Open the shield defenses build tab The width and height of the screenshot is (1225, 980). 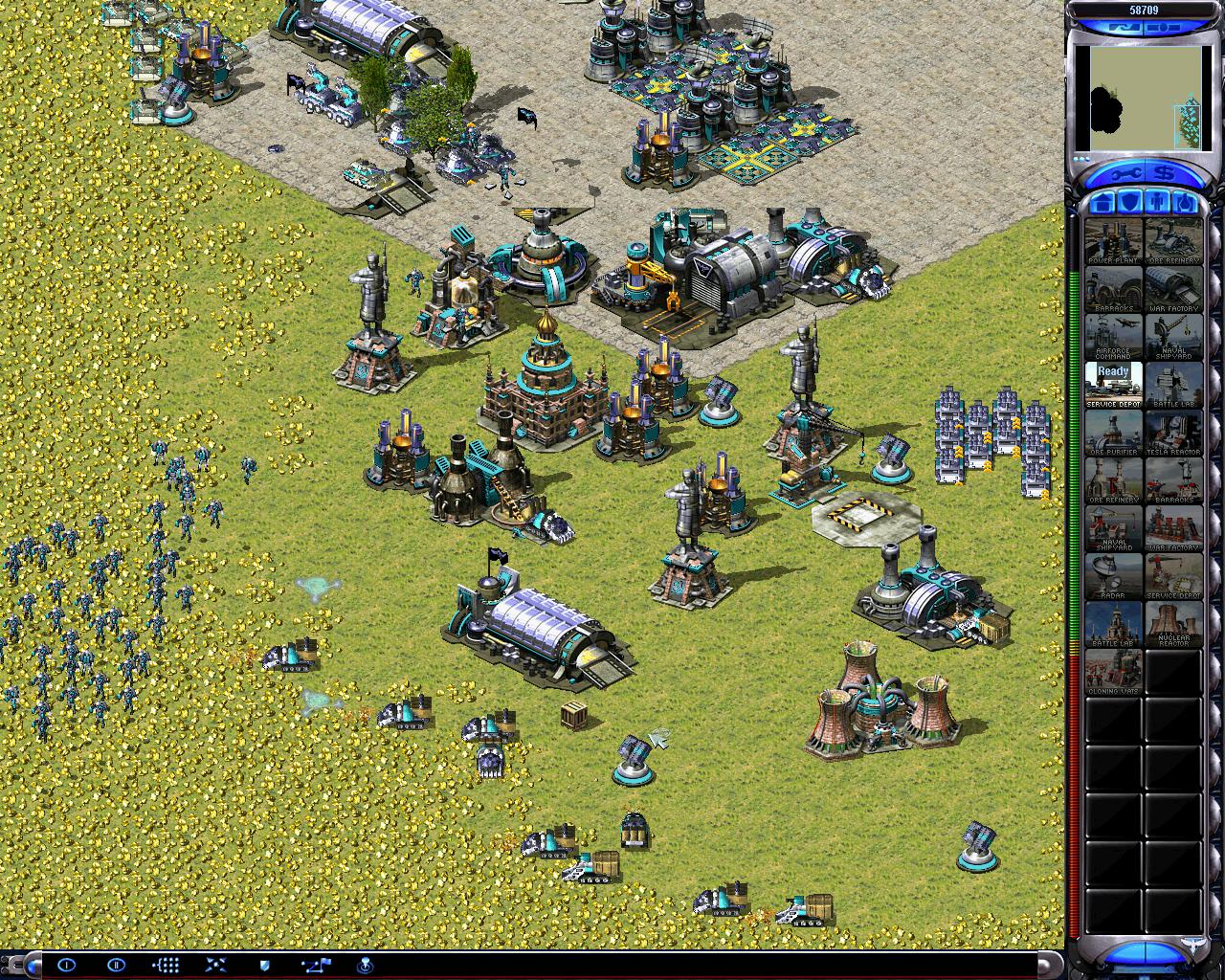pos(1128,203)
